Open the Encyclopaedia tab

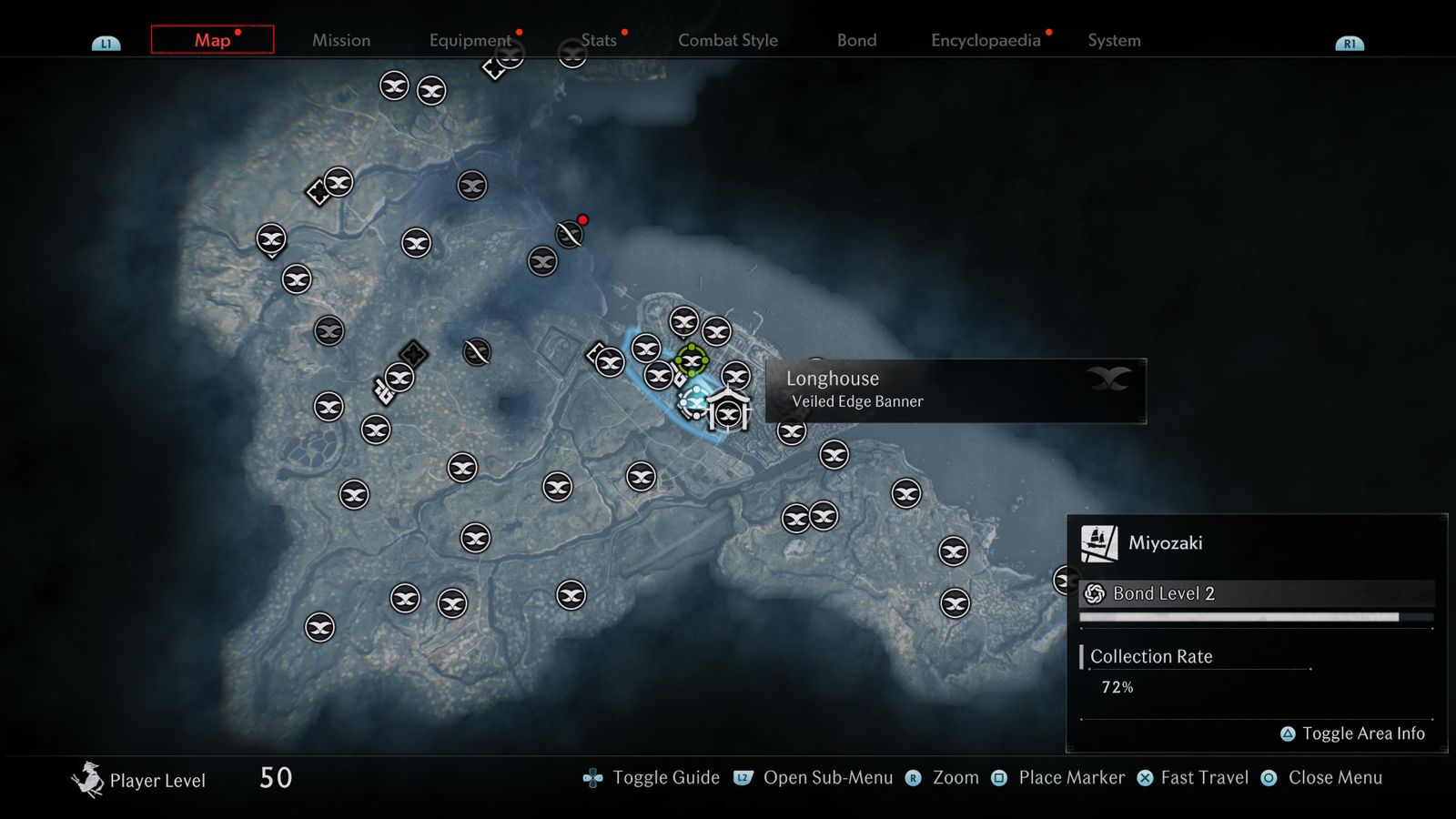(x=986, y=40)
